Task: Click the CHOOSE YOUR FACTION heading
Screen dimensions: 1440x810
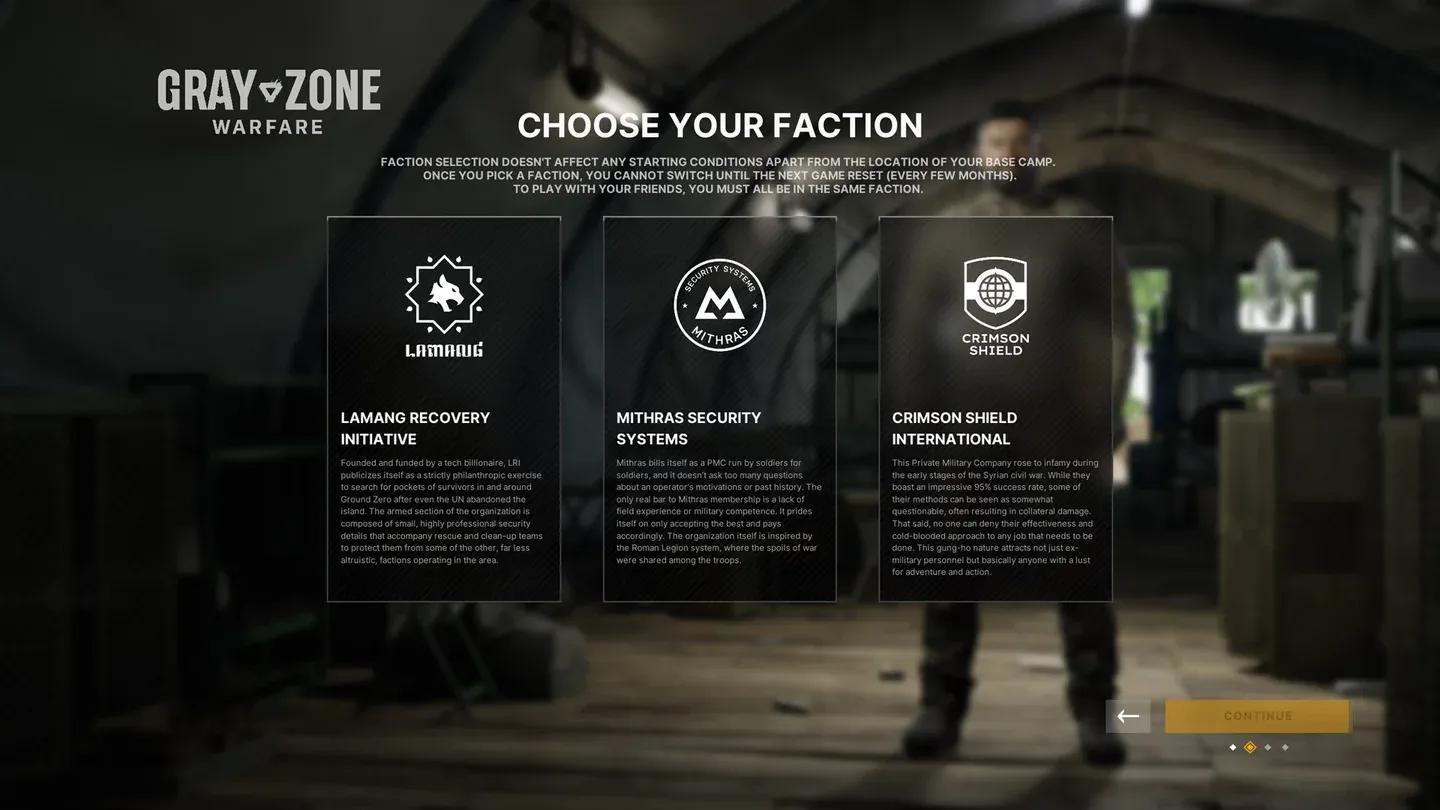Action: point(719,126)
